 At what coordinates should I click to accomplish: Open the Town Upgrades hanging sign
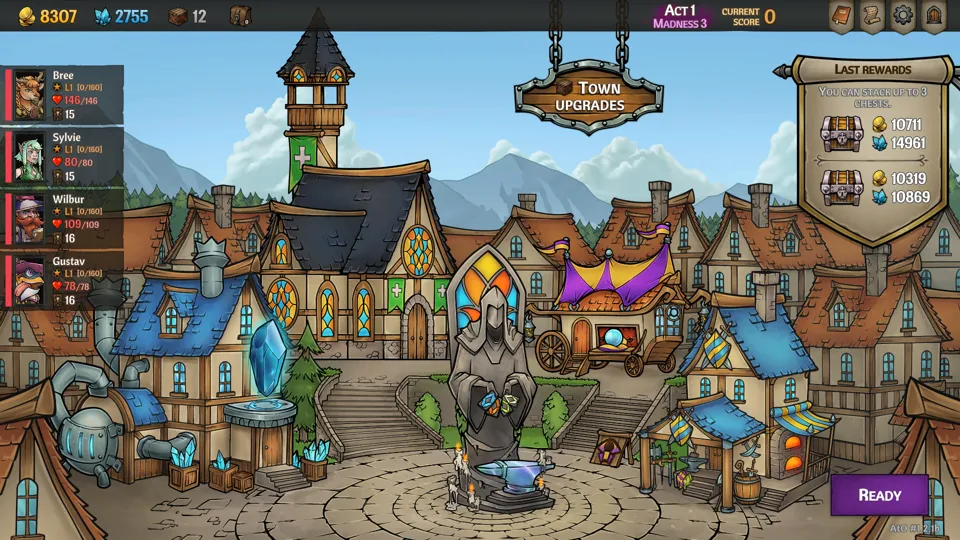[x=590, y=96]
